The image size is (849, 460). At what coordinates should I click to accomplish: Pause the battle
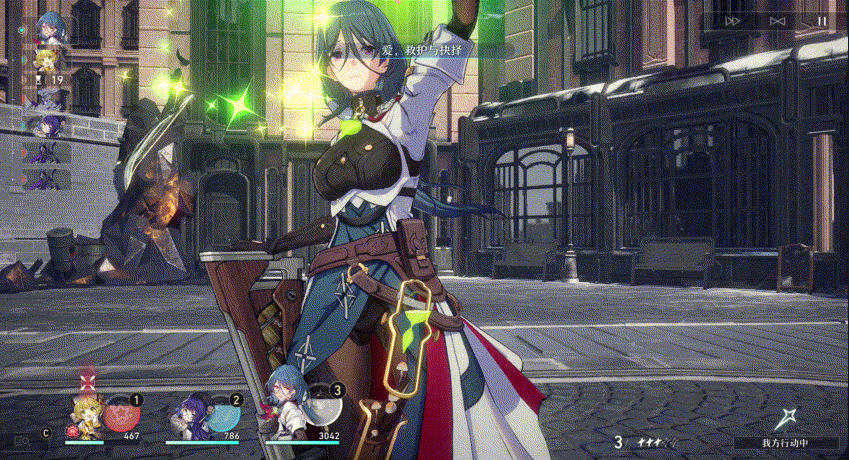[821, 20]
